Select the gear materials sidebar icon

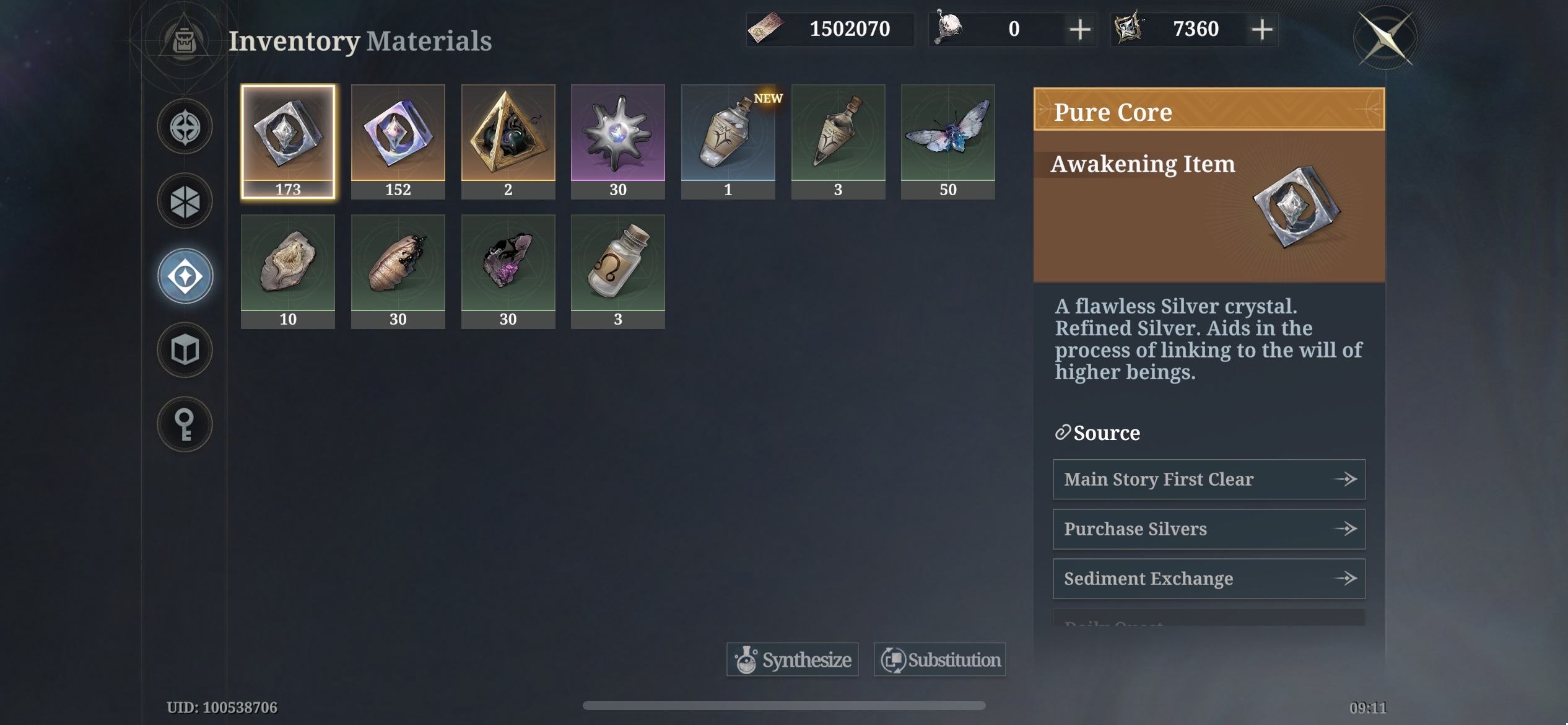(185, 200)
